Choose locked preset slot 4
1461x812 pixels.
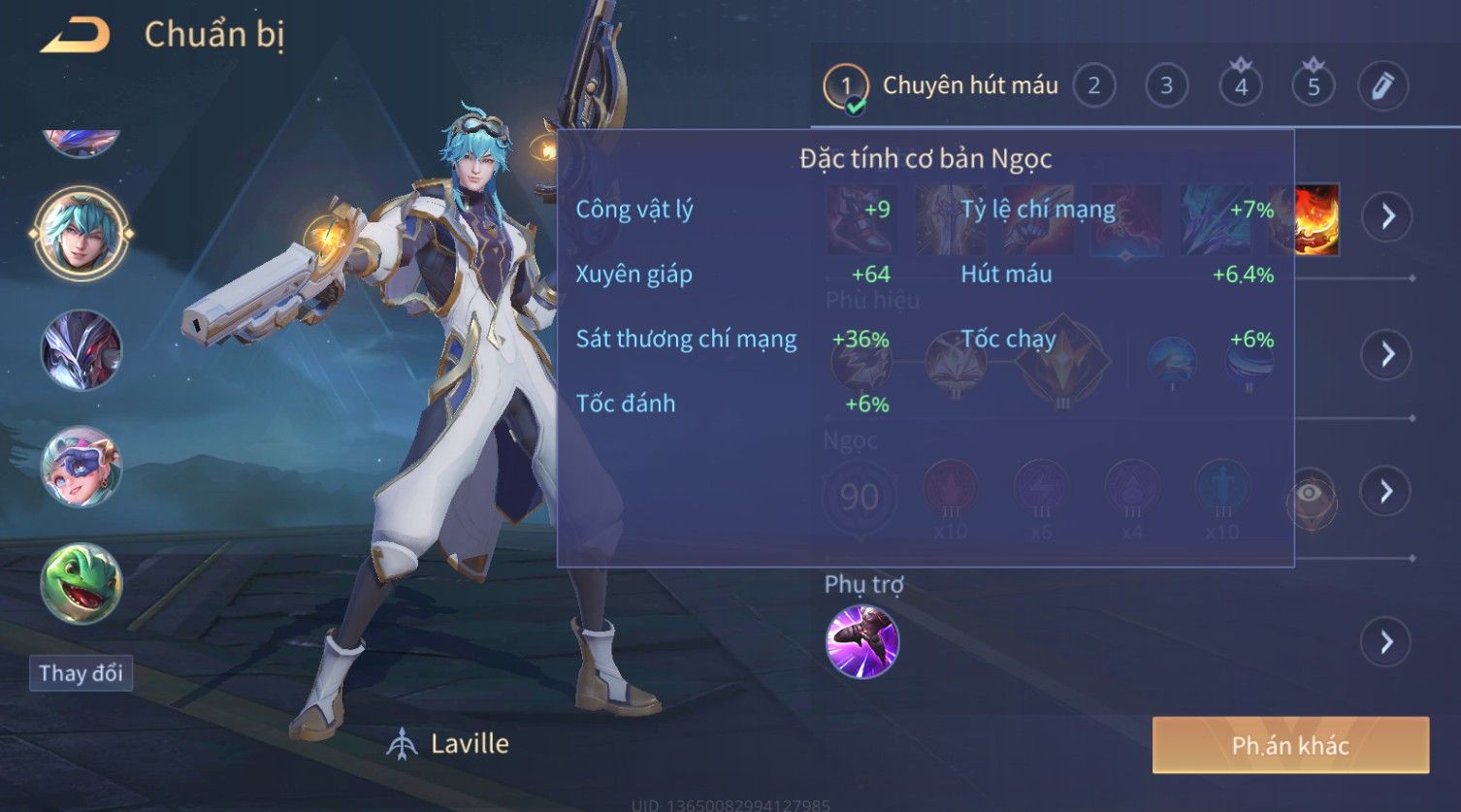point(1240,86)
